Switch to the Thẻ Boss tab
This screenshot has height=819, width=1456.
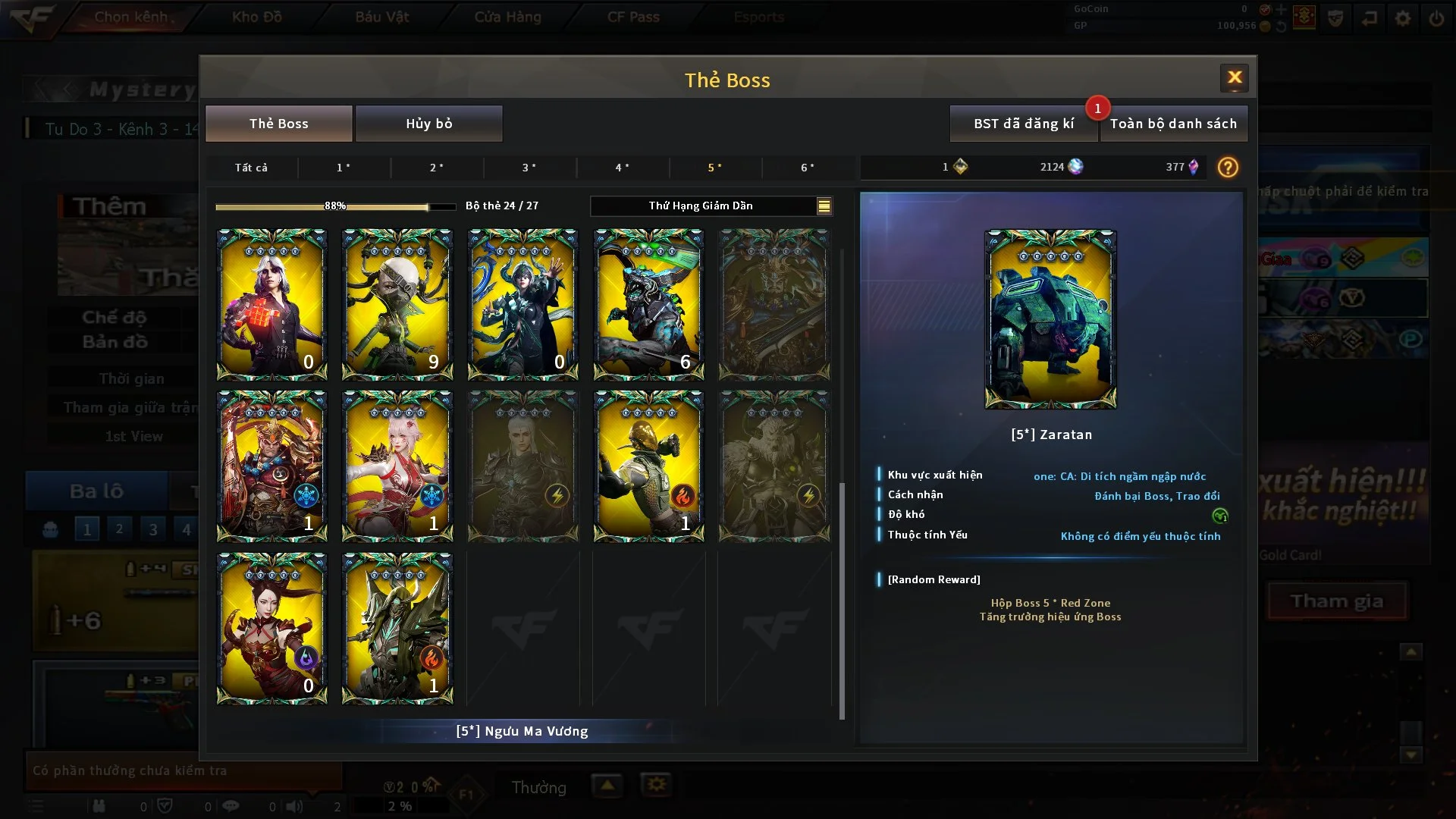pyautogui.click(x=278, y=124)
